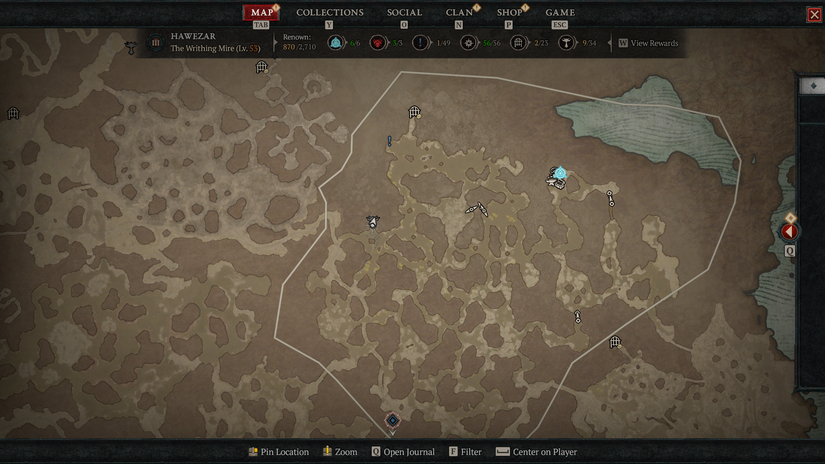The width and height of the screenshot is (825, 464).
Task: Open the Shop tab
Action: [510, 12]
